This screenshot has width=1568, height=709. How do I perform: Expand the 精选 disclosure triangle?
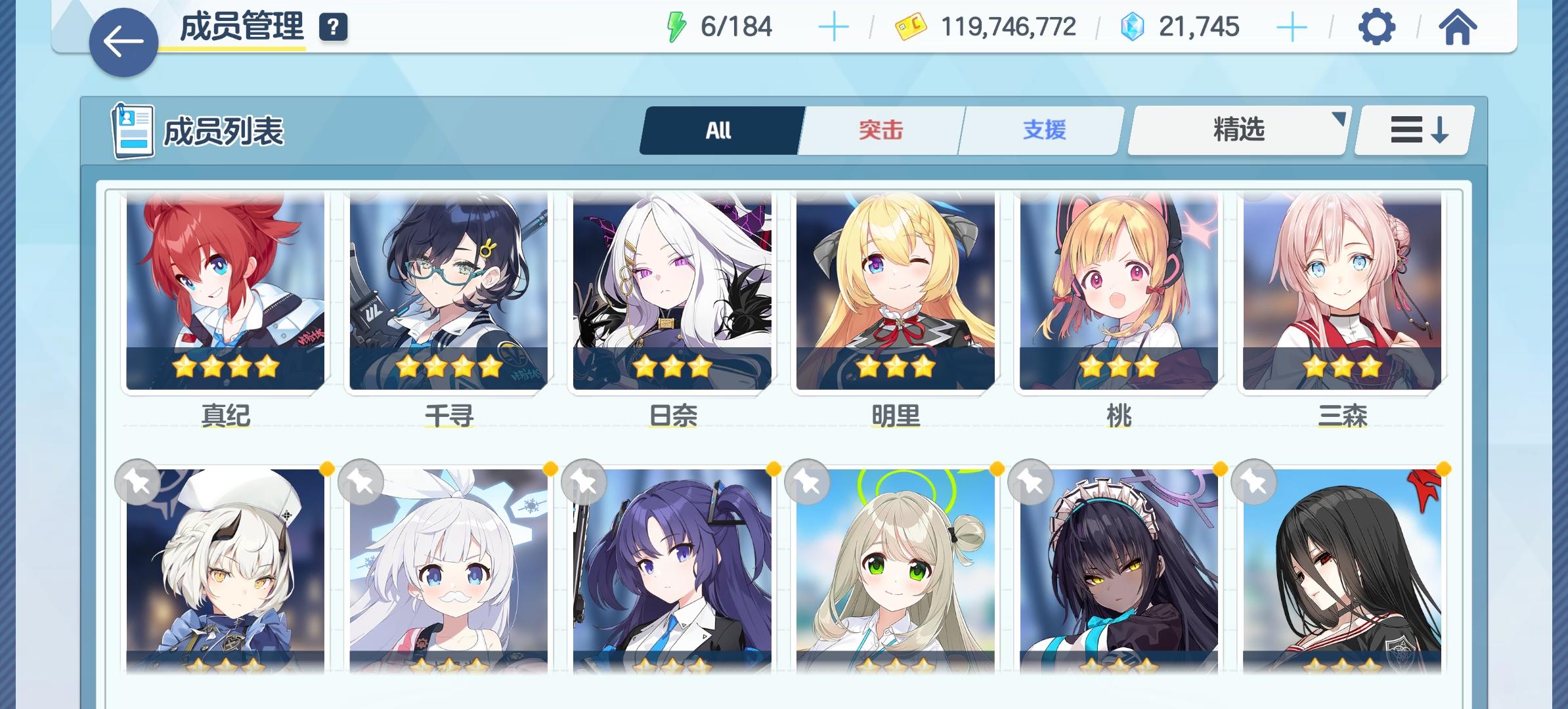[x=1339, y=118]
